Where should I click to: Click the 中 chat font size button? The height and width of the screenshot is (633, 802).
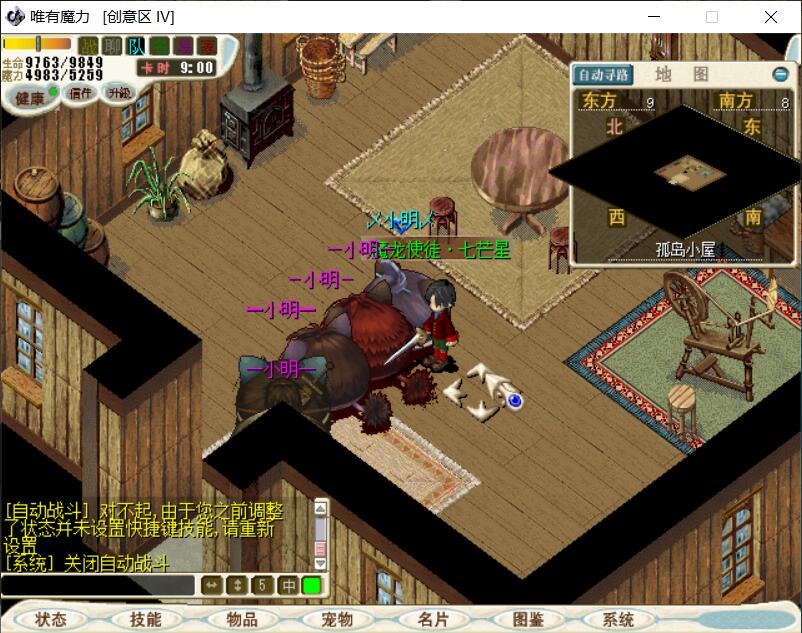tap(288, 586)
